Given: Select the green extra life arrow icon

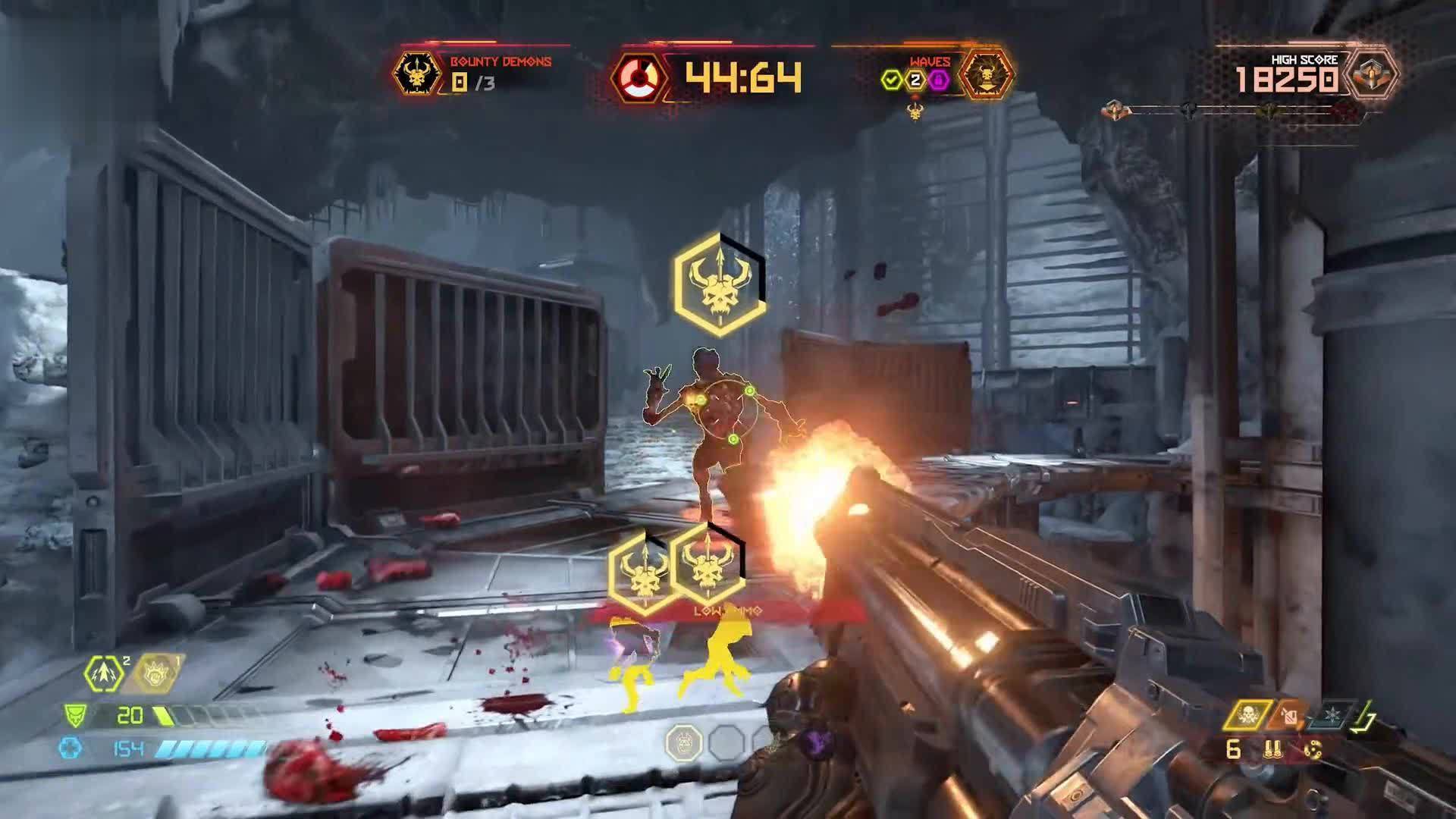Looking at the screenshot, I should coord(105,673).
